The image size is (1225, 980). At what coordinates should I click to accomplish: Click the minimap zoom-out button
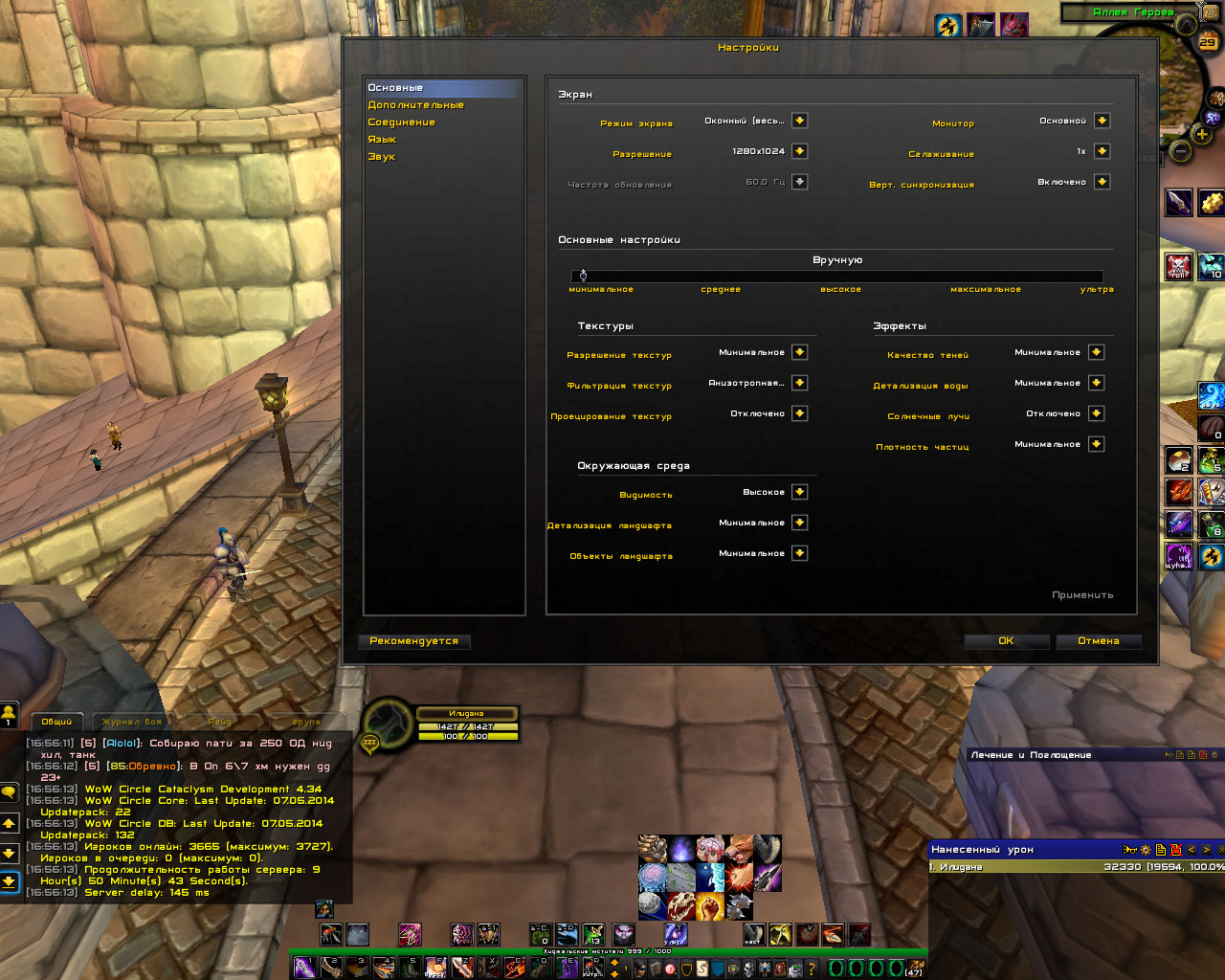pyautogui.click(x=1180, y=151)
